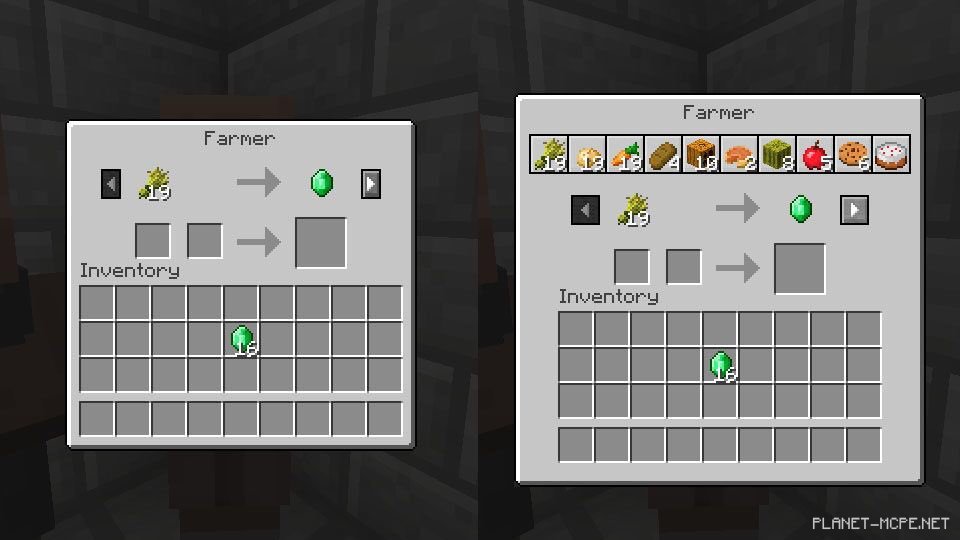Viewport: 960px width, 540px height.
Task: Click previous-trade arrow in the window with trade tabs
Action: 585,210
